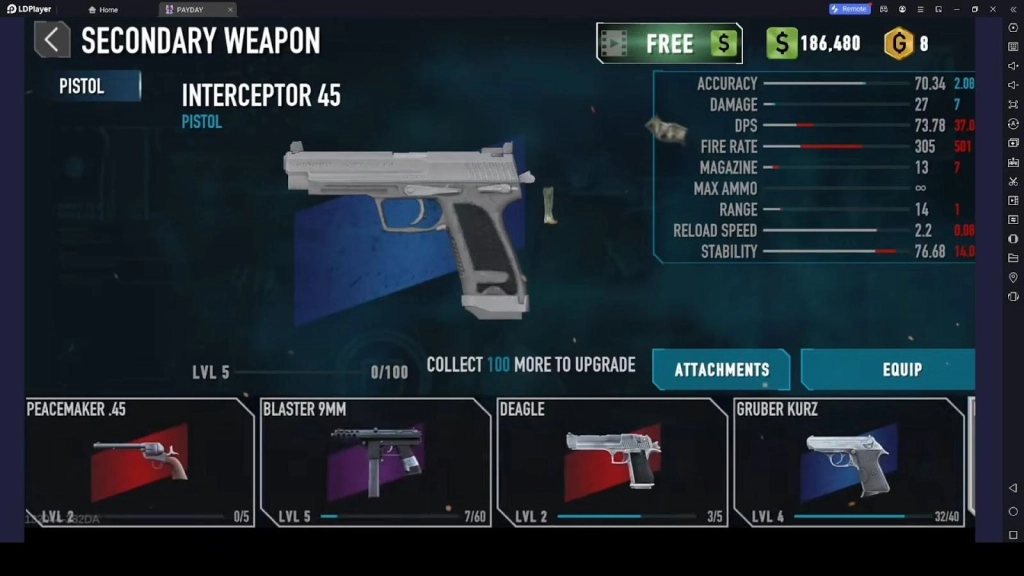Switch to the LDPlayer Home tab

pos(104,9)
